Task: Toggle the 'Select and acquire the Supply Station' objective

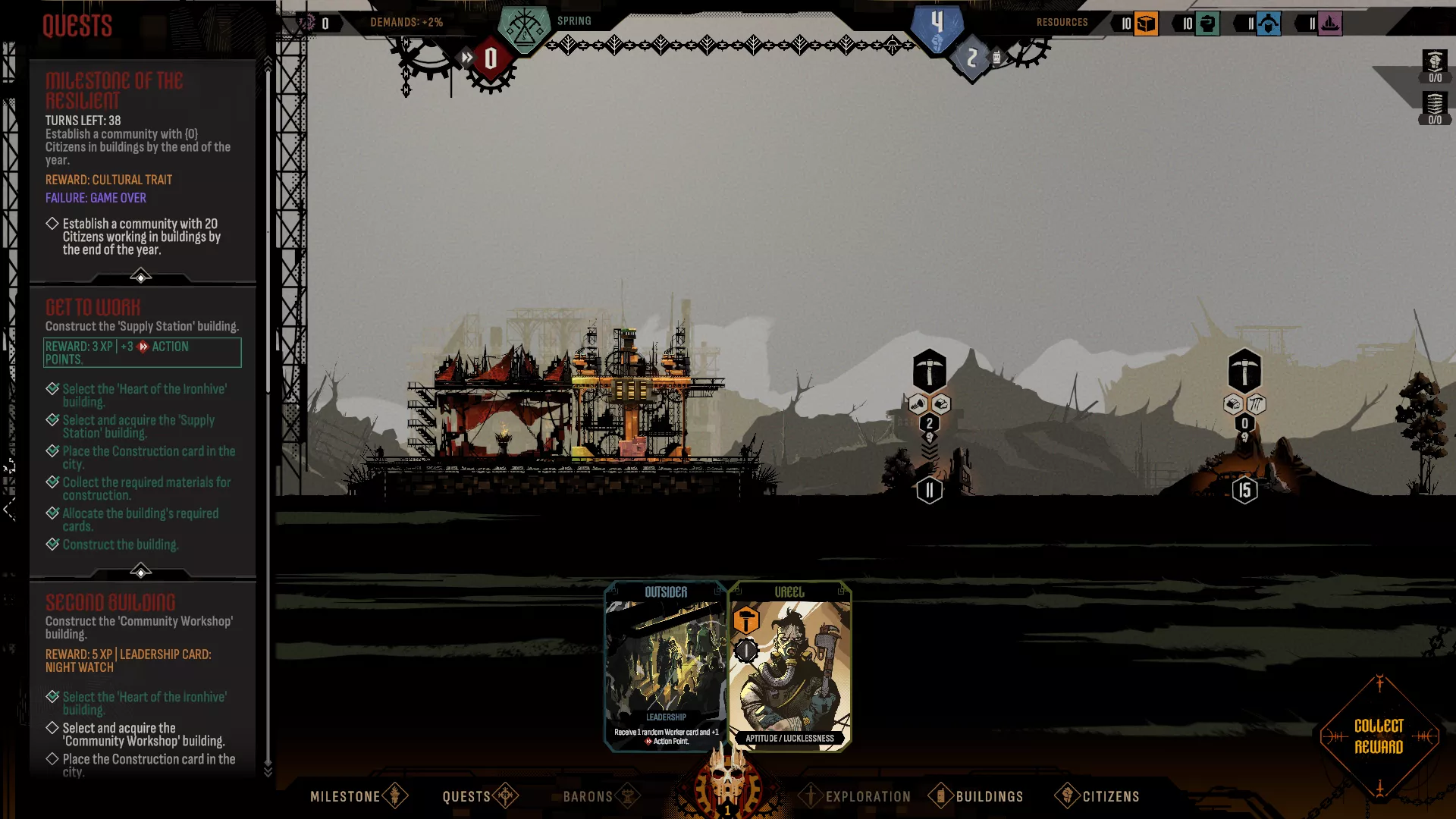Action: pyautogui.click(x=52, y=421)
